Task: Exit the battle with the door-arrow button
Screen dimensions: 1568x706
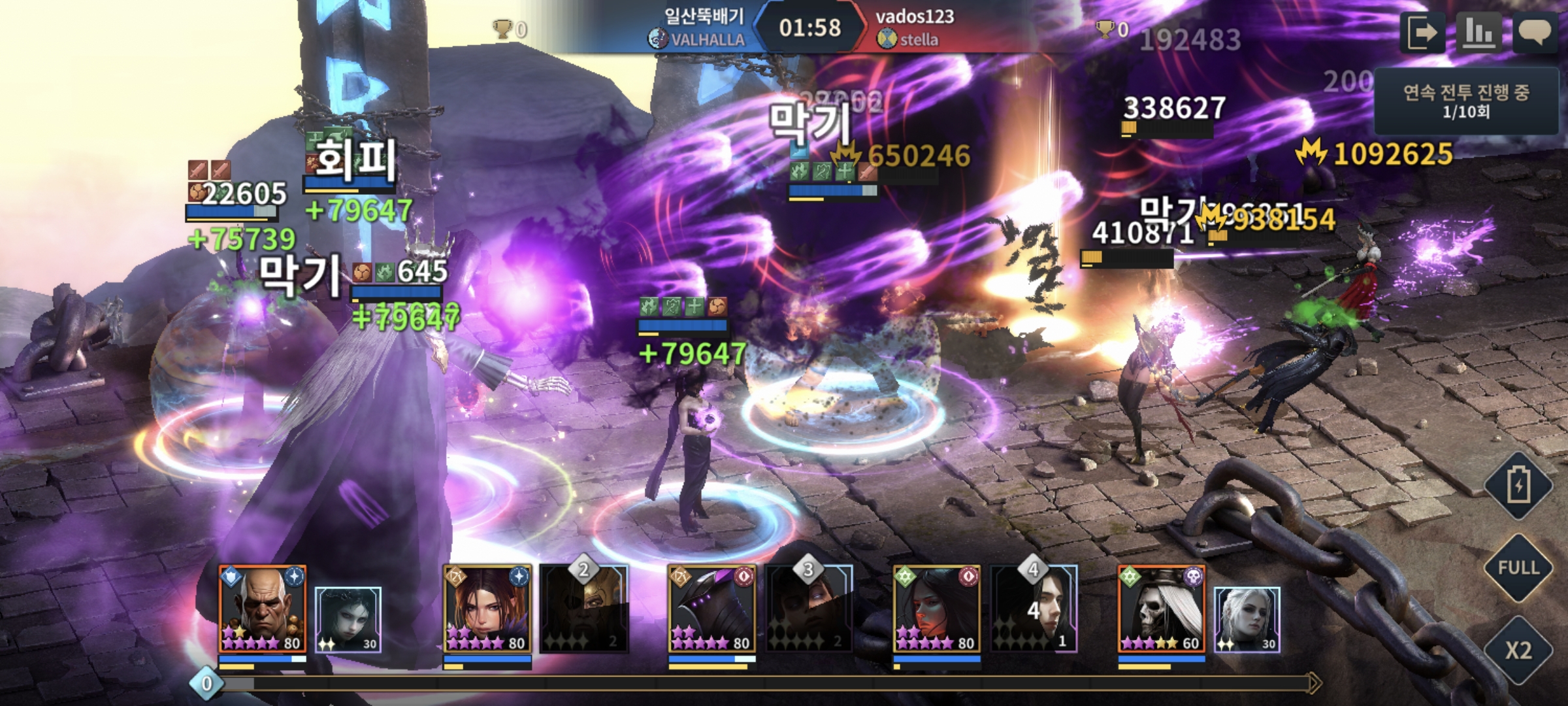Action: pyautogui.click(x=1422, y=33)
